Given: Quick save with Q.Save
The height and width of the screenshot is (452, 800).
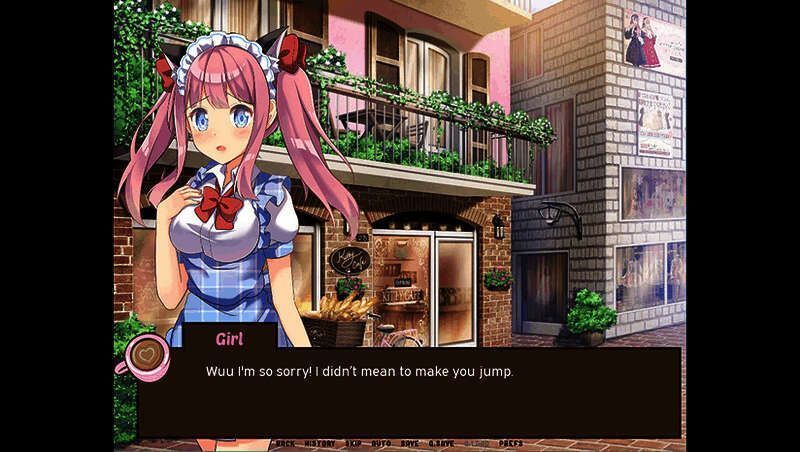Looking at the screenshot, I should click(x=440, y=442).
